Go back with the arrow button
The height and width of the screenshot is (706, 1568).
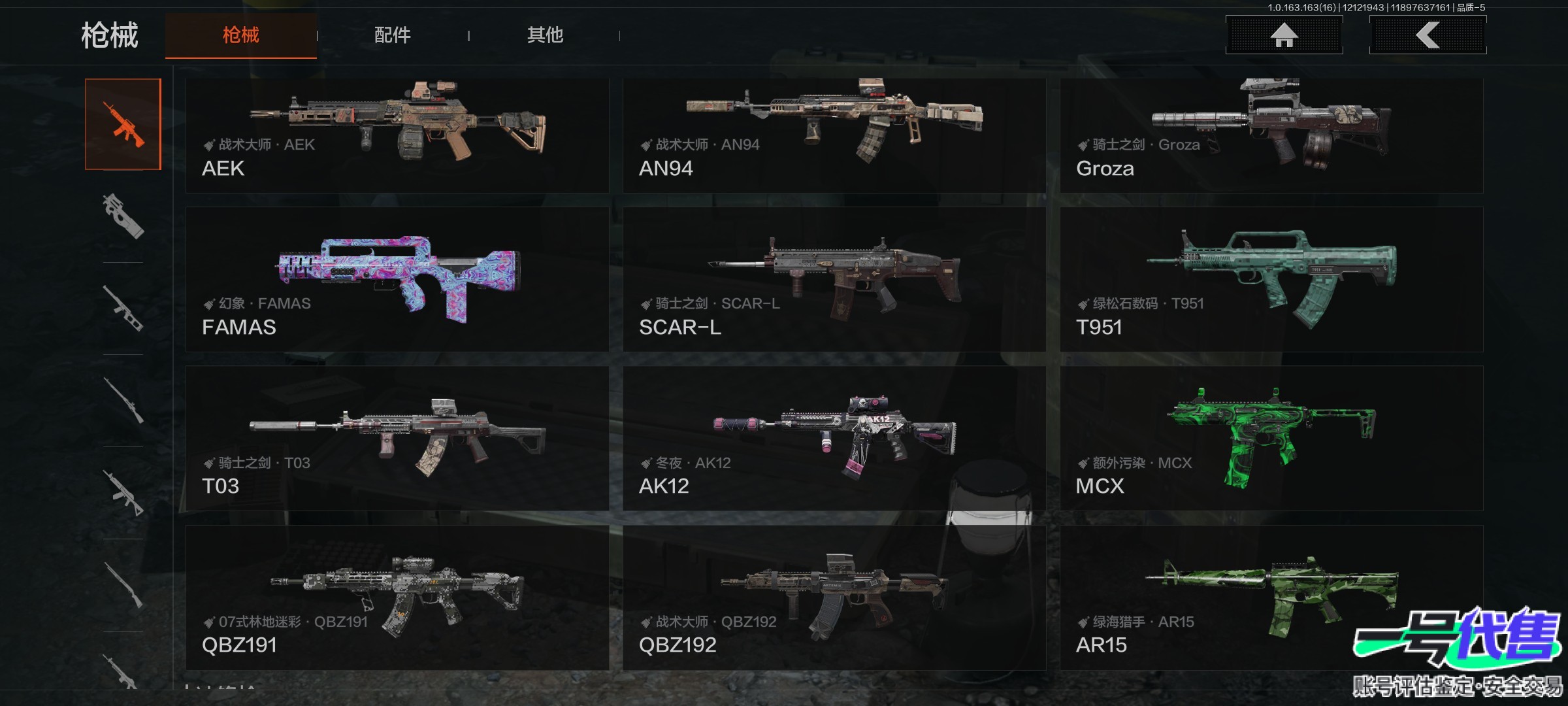tap(1428, 35)
